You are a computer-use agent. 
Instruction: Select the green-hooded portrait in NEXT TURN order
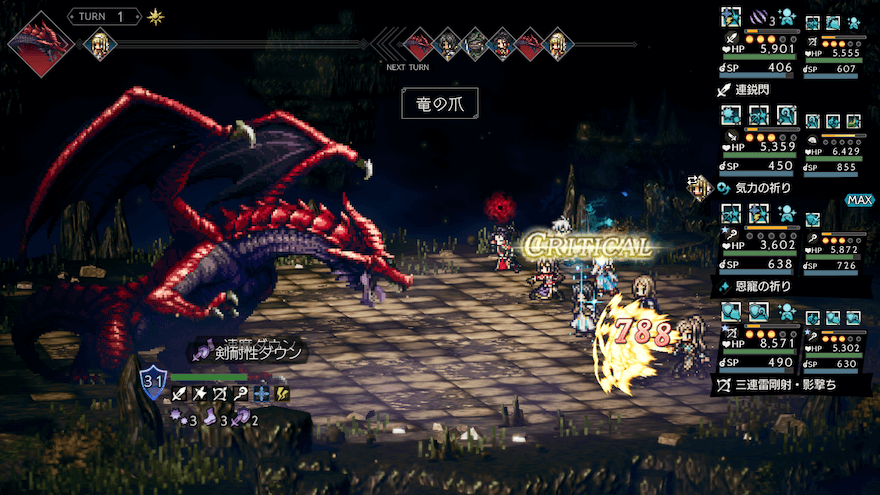[475, 44]
